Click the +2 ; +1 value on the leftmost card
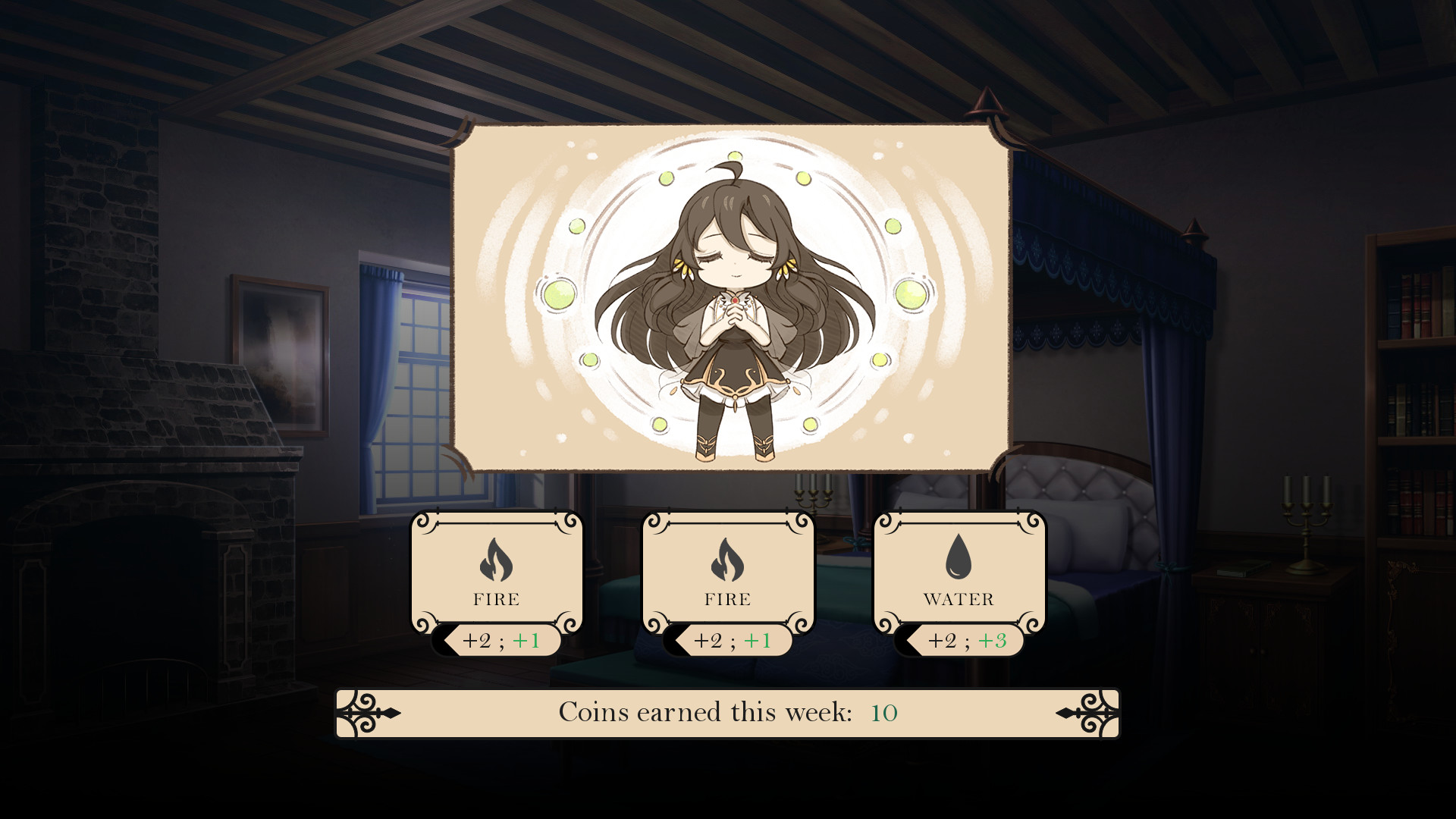This screenshot has width=1456, height=819. 502,641
